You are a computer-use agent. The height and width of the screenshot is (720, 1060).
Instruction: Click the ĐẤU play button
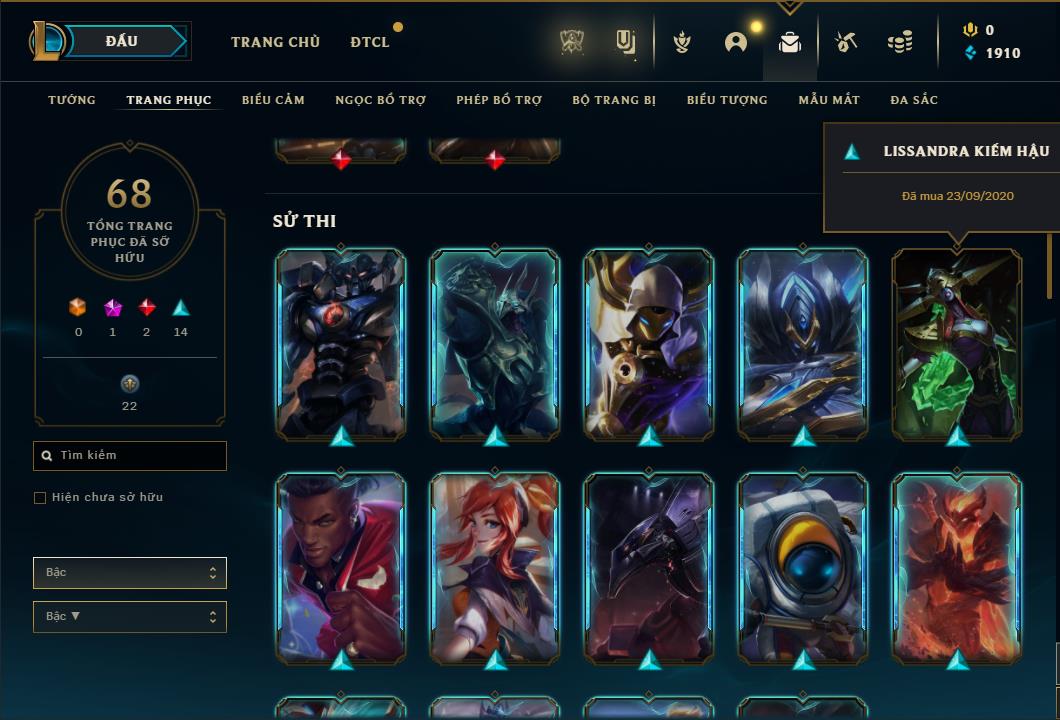click(123, 41)
